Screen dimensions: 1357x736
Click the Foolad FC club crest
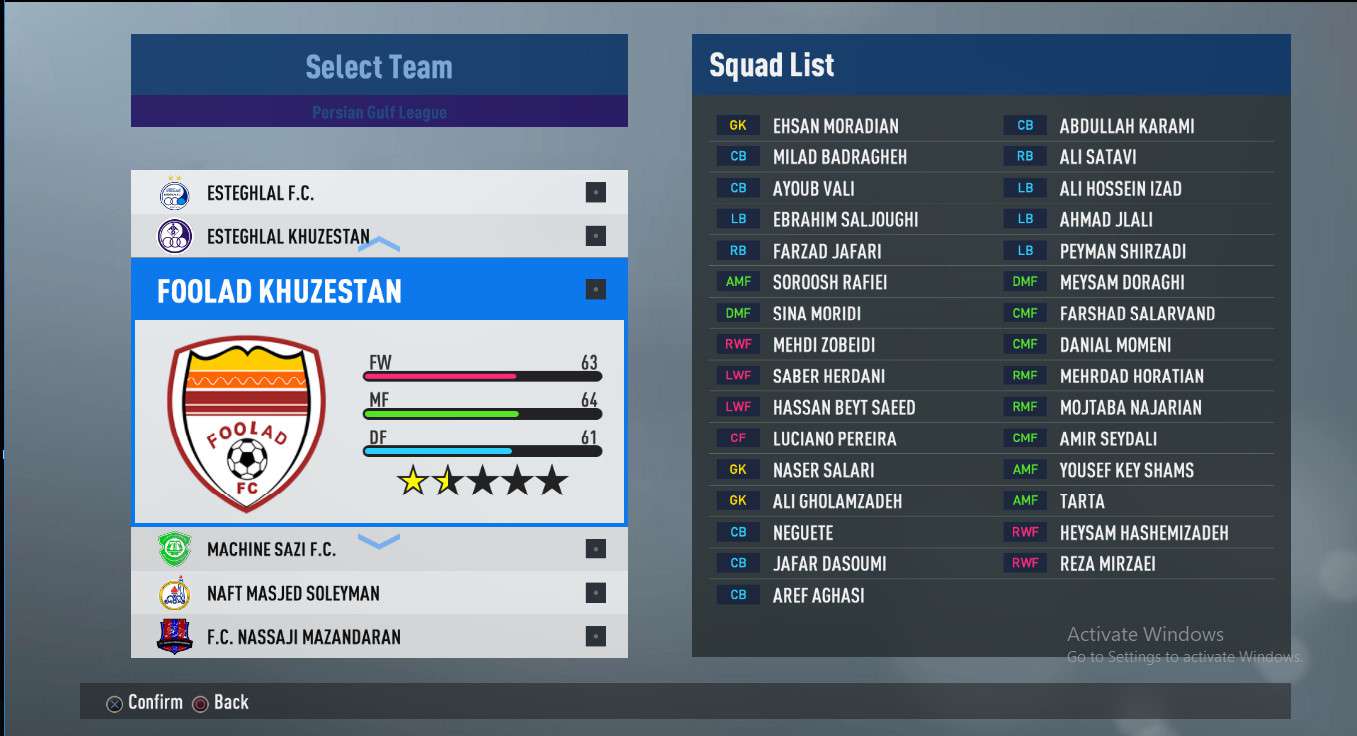pyautogui.click(x=246, y=423)
